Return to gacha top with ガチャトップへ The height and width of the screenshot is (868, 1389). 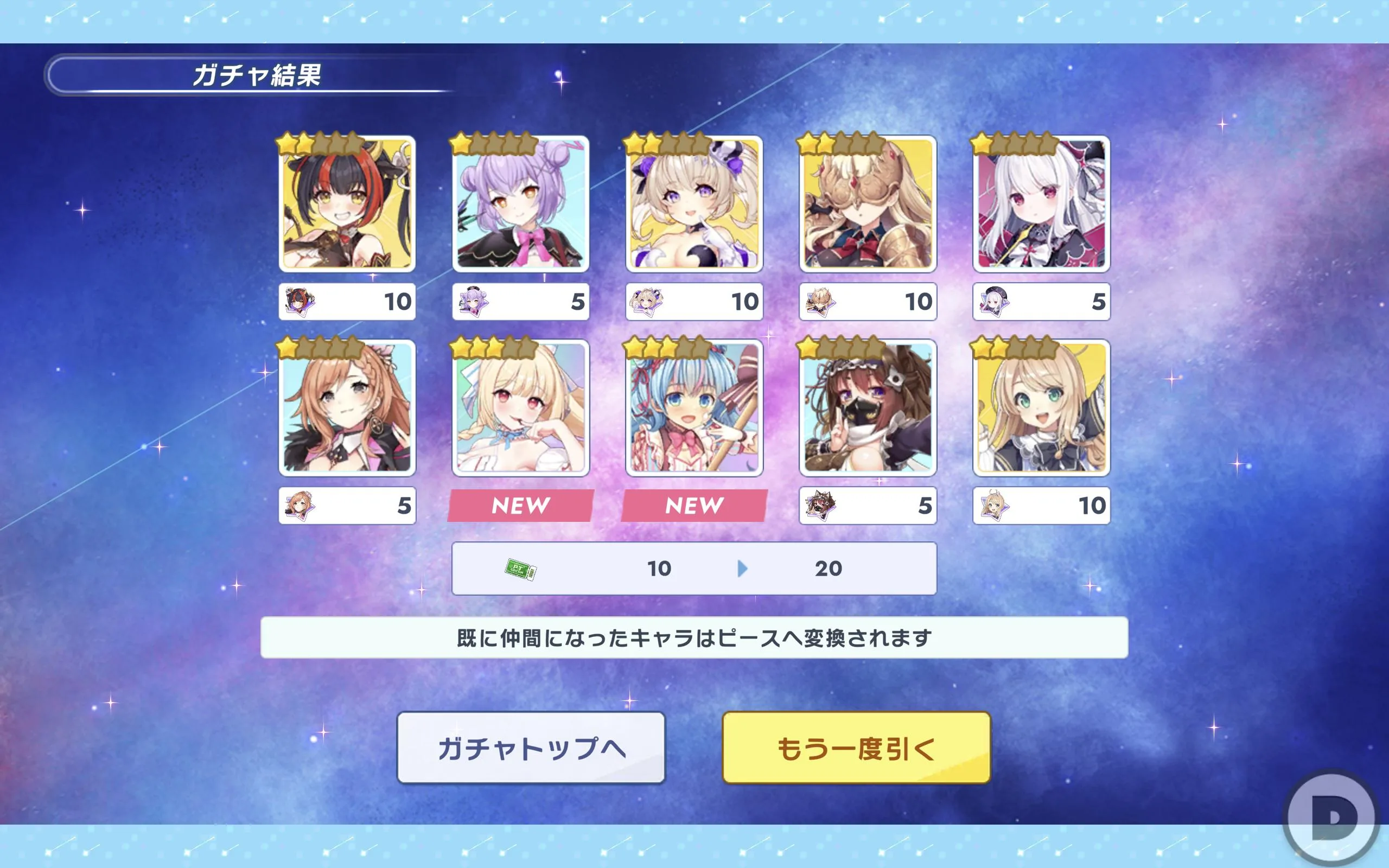[531, 748]
